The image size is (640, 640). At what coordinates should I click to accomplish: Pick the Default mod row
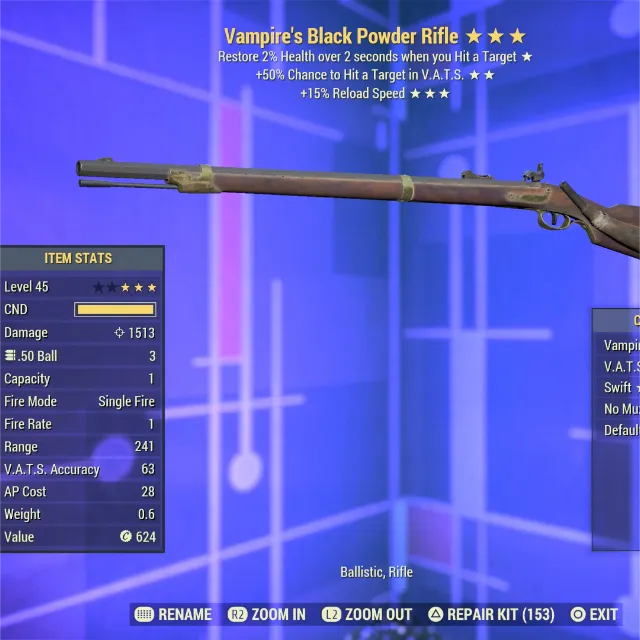tap(620, 431)
